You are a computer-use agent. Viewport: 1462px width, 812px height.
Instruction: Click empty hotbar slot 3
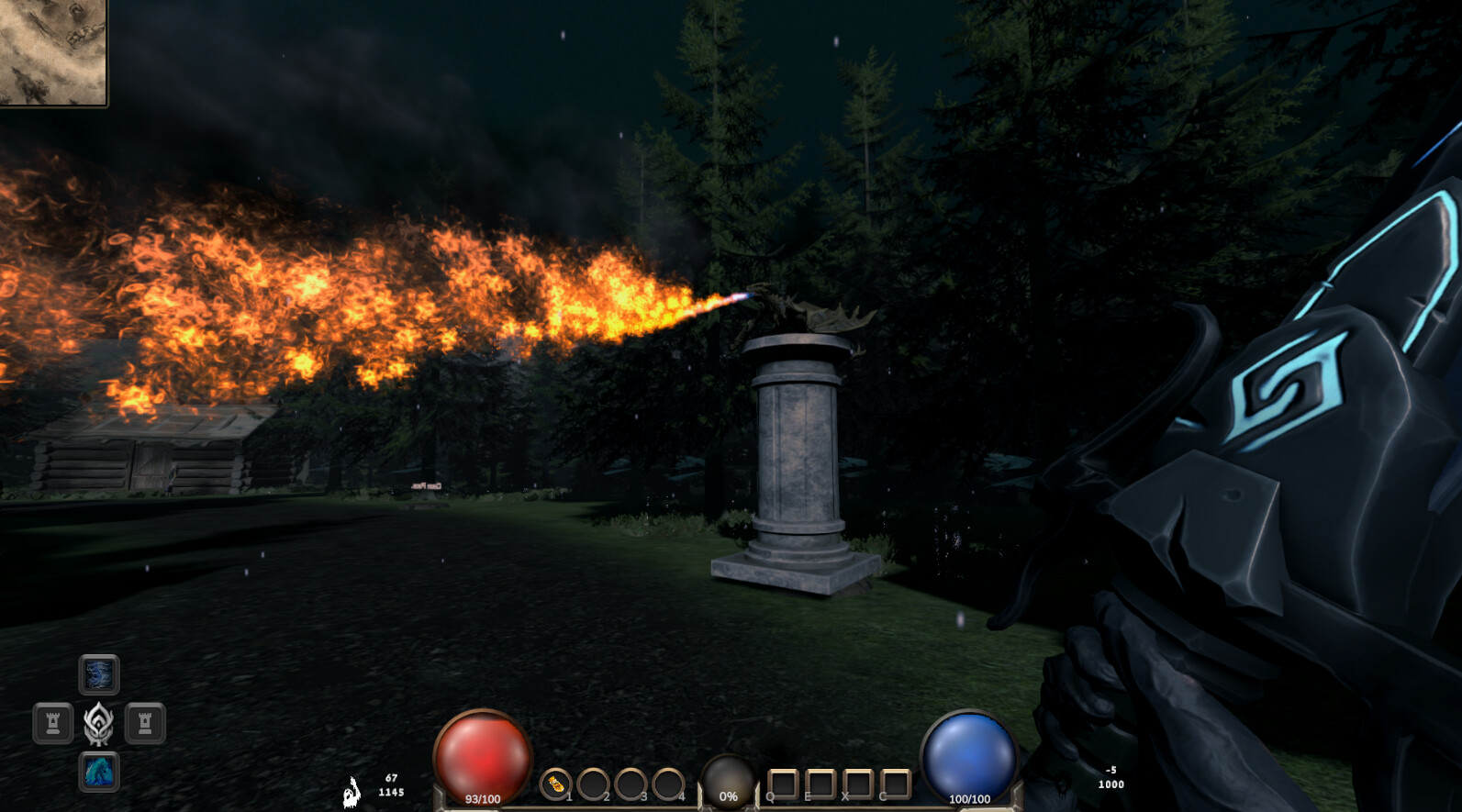631,783
